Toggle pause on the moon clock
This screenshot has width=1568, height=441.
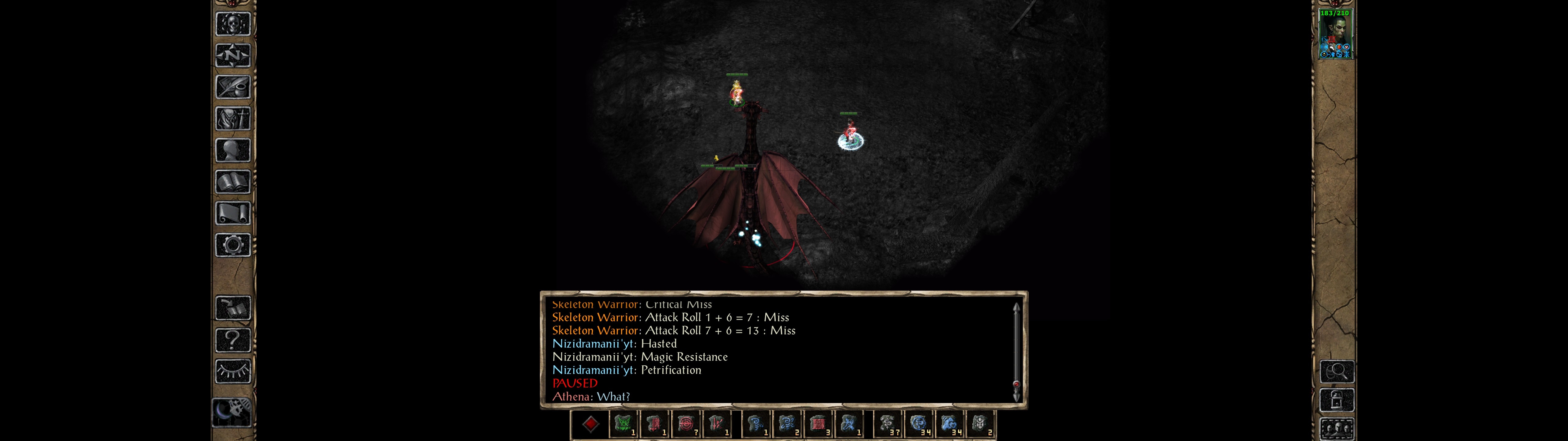[x=231, y=412]
